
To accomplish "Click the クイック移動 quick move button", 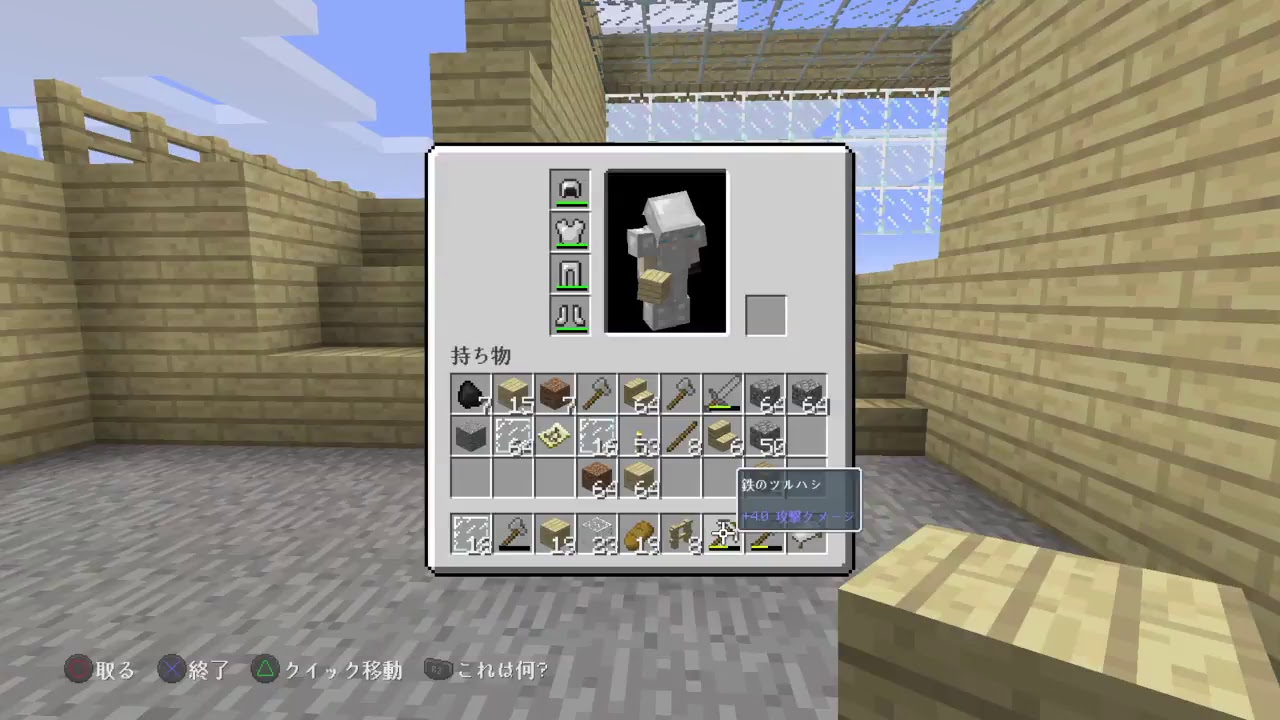I will click(330, 670).
